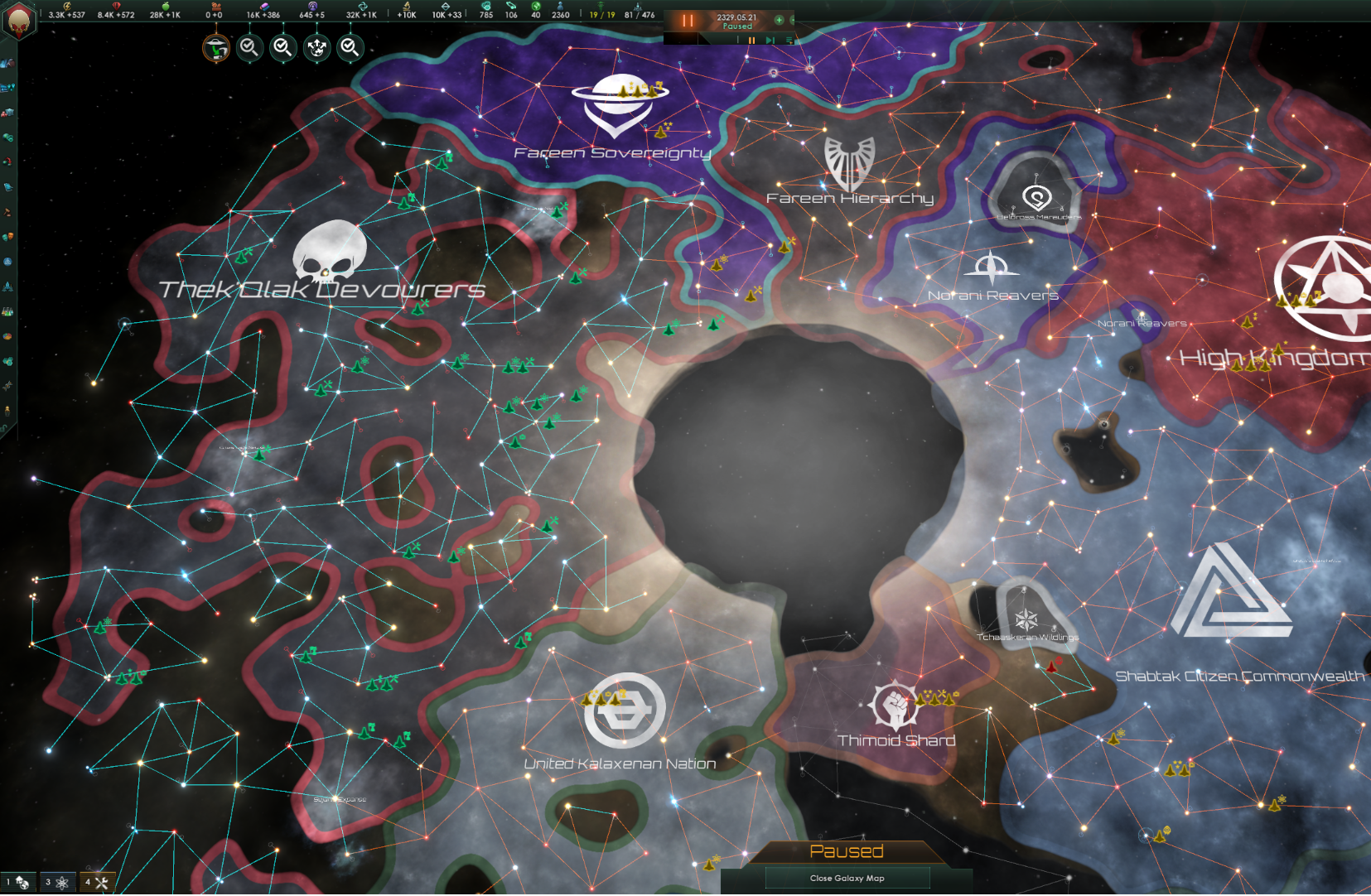
Task: Unpause using the small pause icon under the date
Action: click(x=751, y=40)
